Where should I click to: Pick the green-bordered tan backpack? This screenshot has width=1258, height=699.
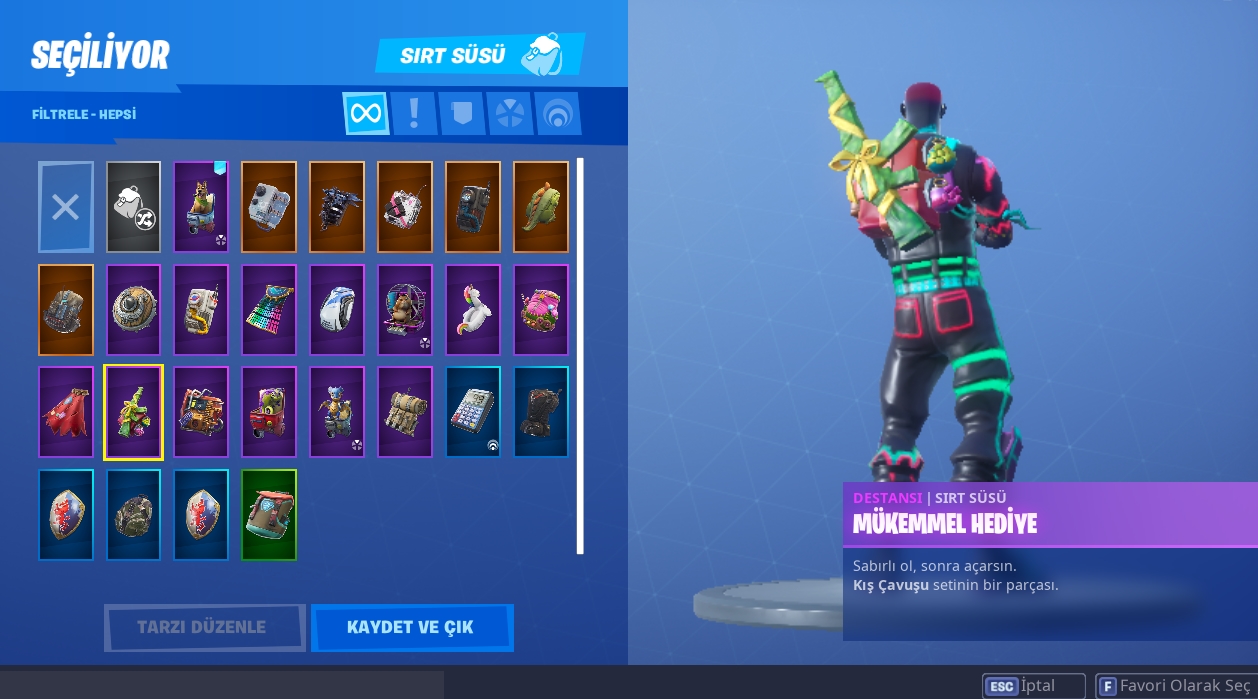pyautogui.click(x=269, y=515)
